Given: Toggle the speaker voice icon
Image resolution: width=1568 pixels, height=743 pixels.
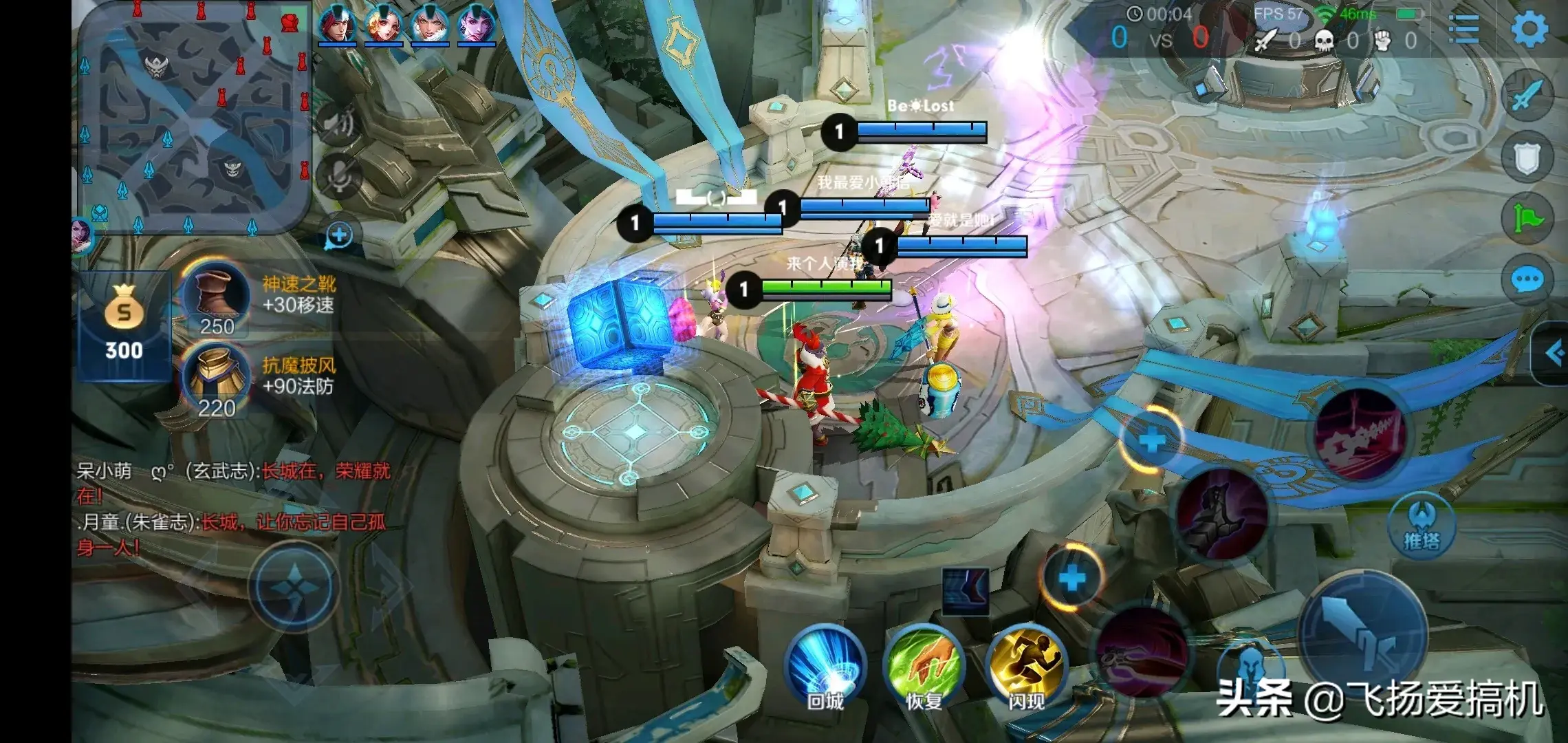Looking at the screenshot, I should click(339, 124).
